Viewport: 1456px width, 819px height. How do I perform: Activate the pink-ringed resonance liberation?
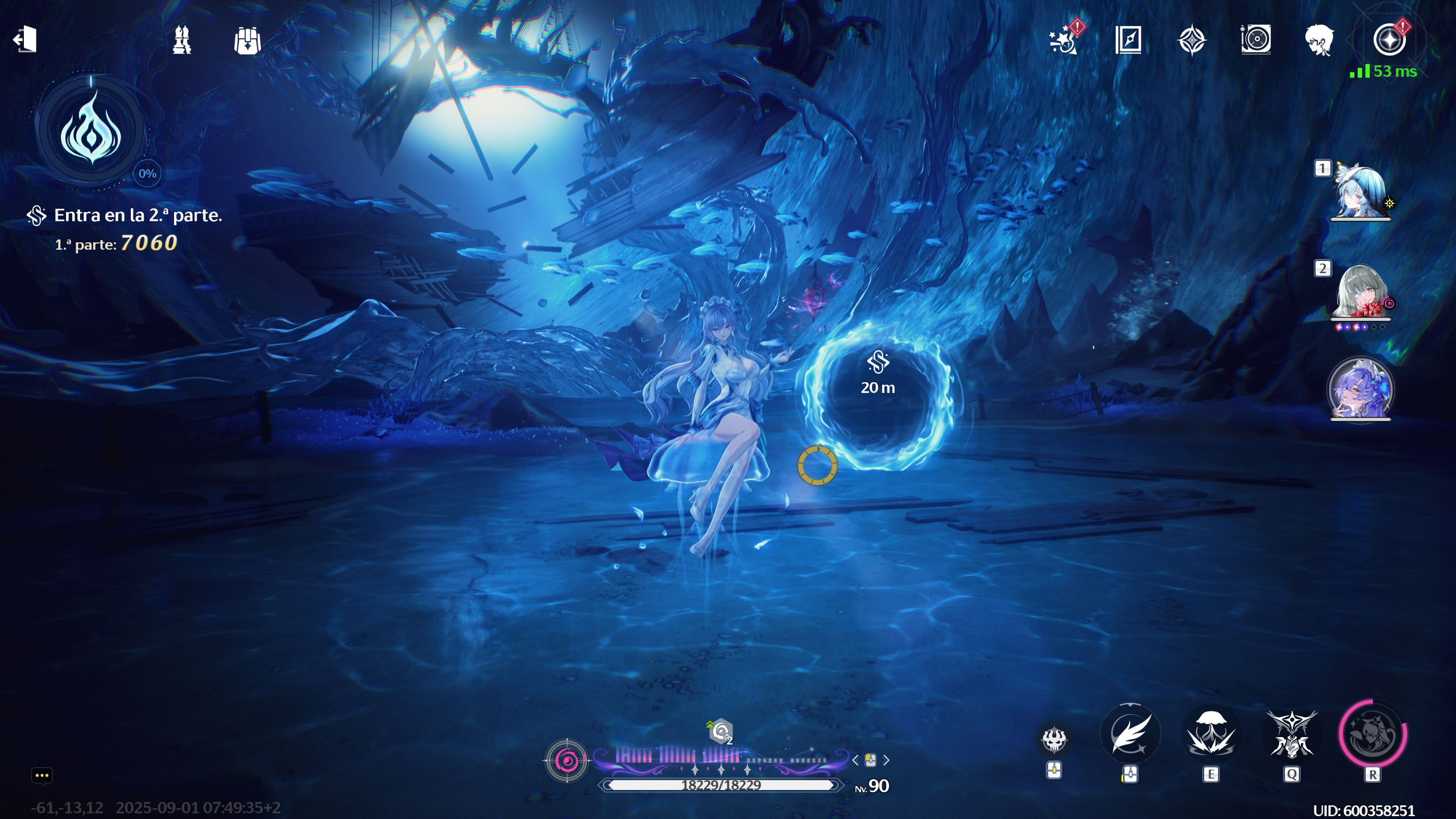click(1372, 734)
